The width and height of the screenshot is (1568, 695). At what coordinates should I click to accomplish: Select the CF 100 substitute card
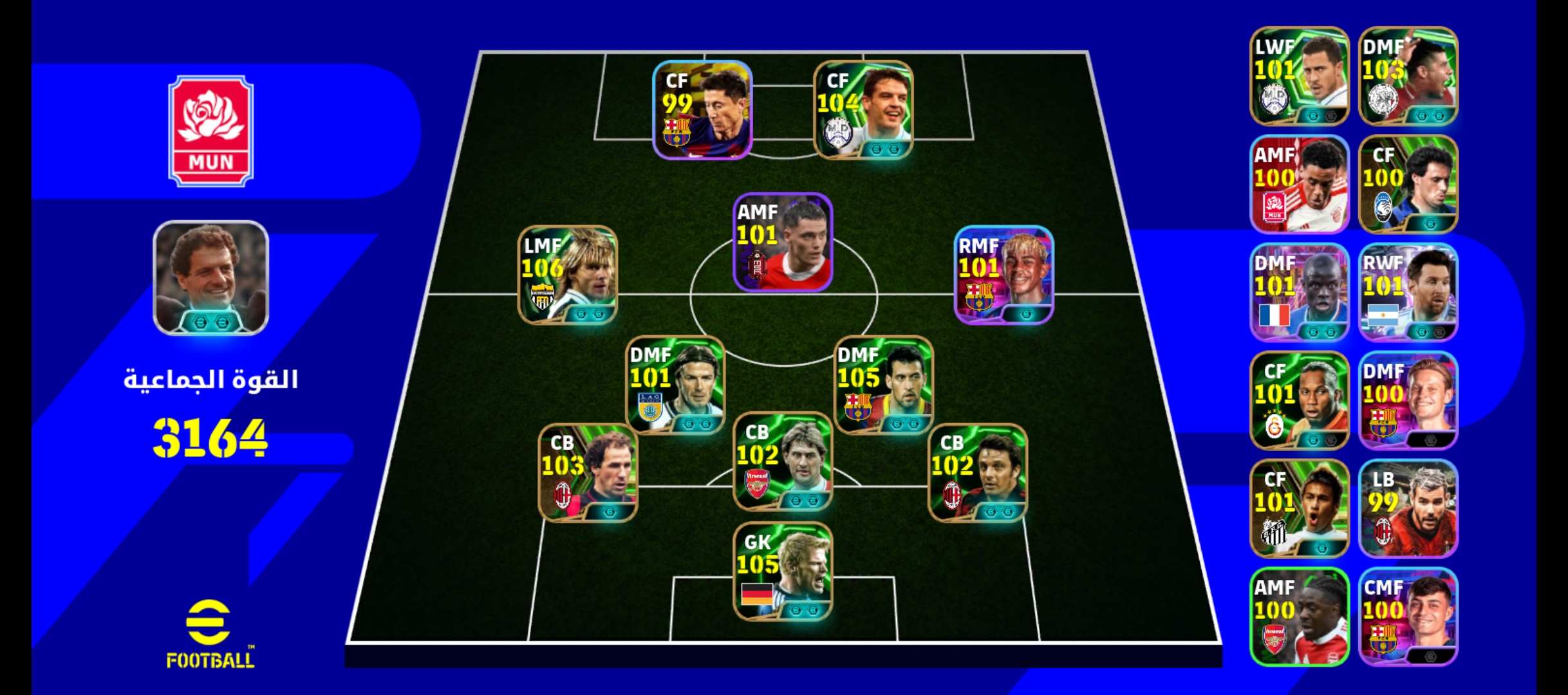(1408, 184)
